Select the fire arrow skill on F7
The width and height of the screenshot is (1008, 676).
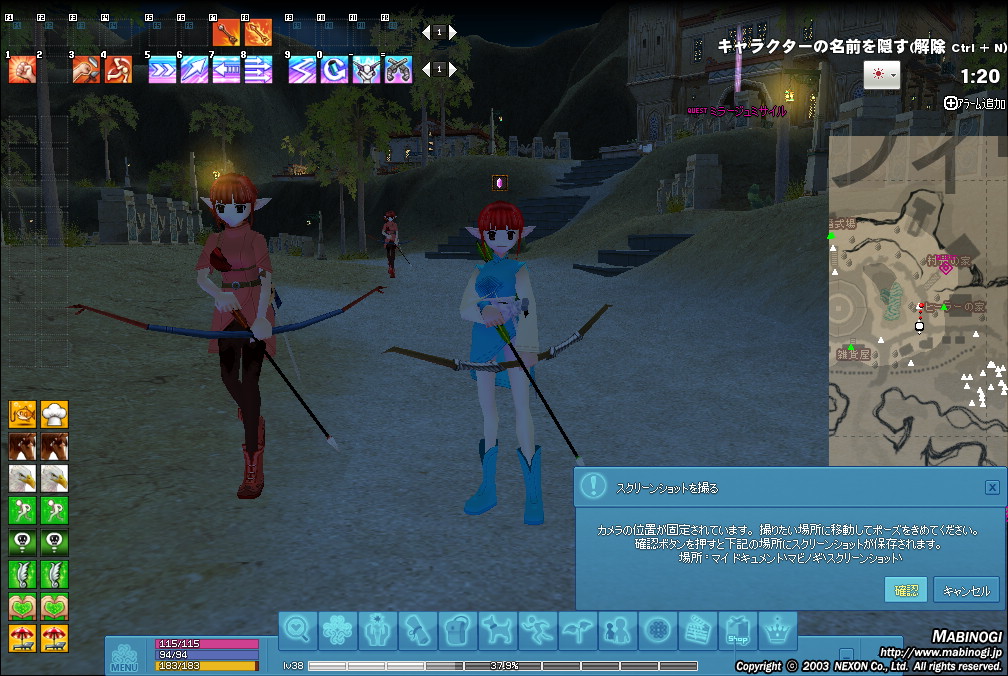pos(226,33)
